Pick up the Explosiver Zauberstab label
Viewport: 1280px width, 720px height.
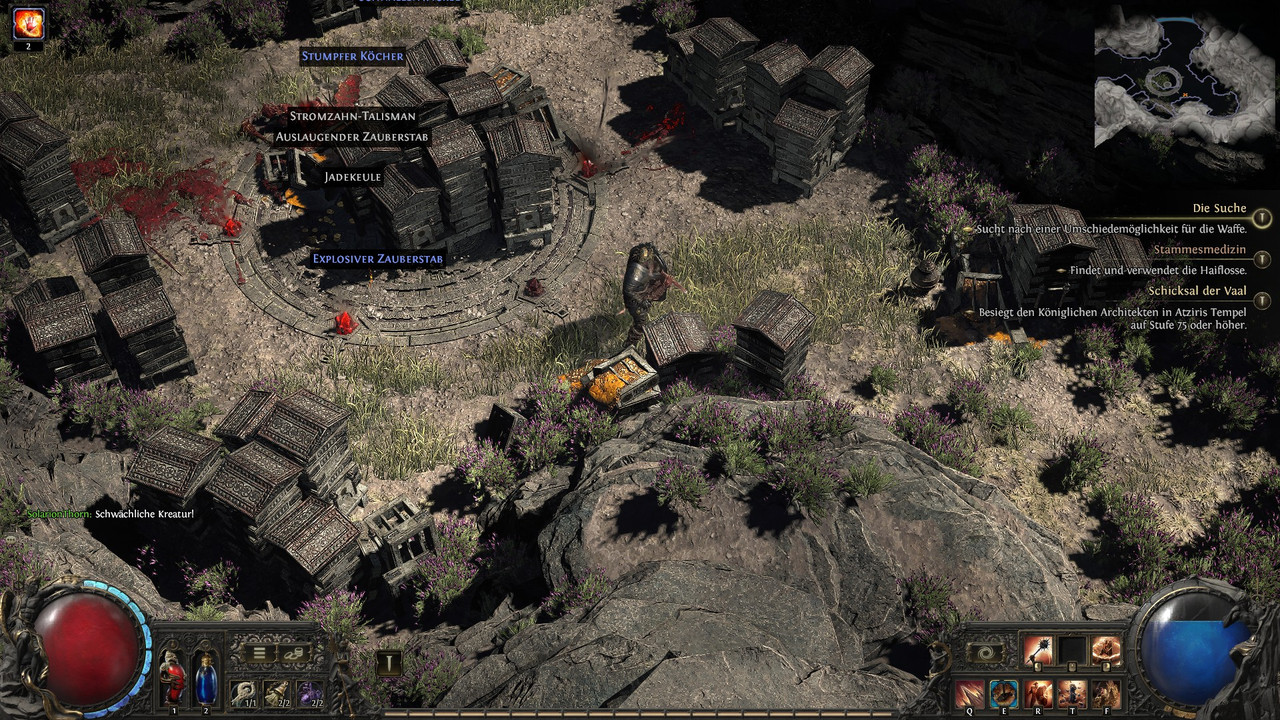click(377, 258)
